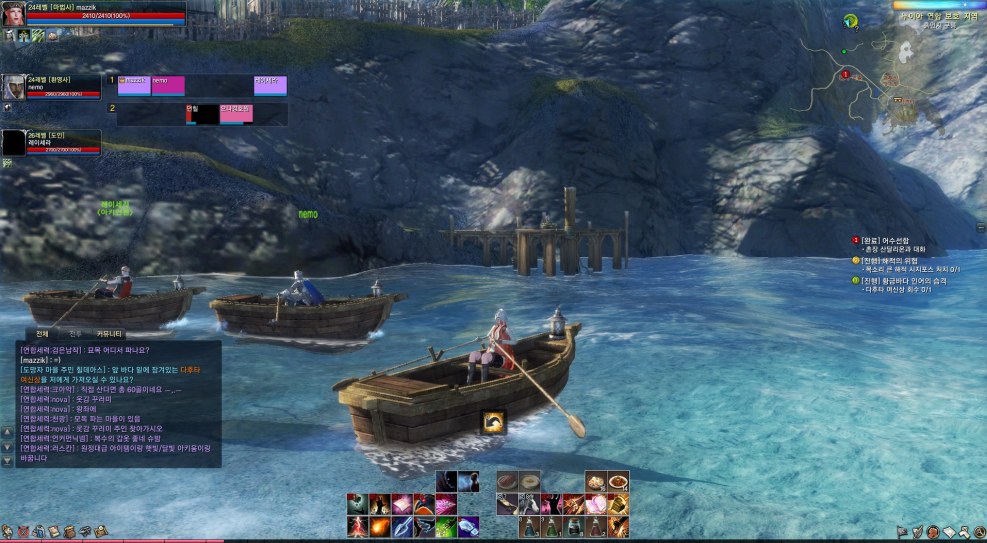
Task: Click the mazzik player portrait
Action: (x=14, y=14)
